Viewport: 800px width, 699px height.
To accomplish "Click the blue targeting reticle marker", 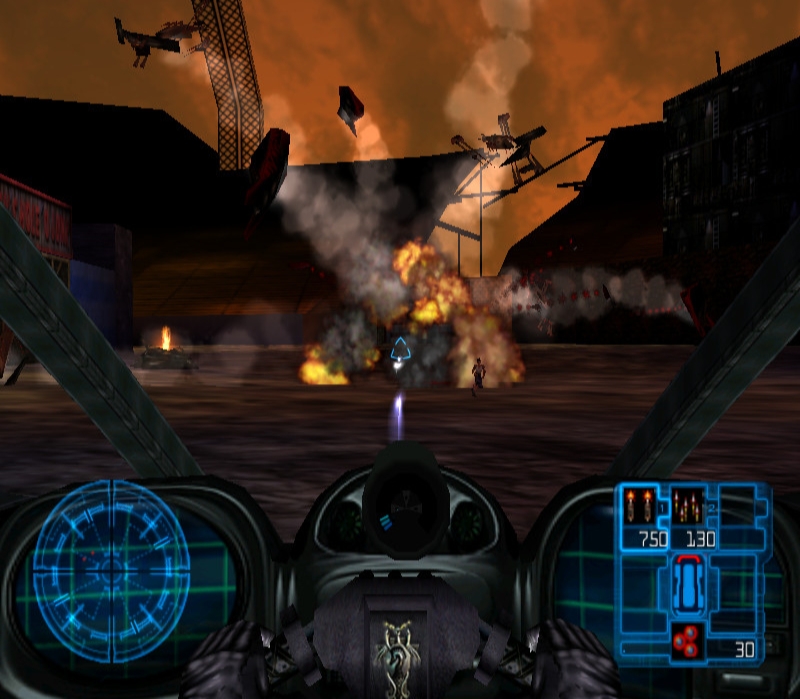I will pyautogui.click(x=400, y=350).
